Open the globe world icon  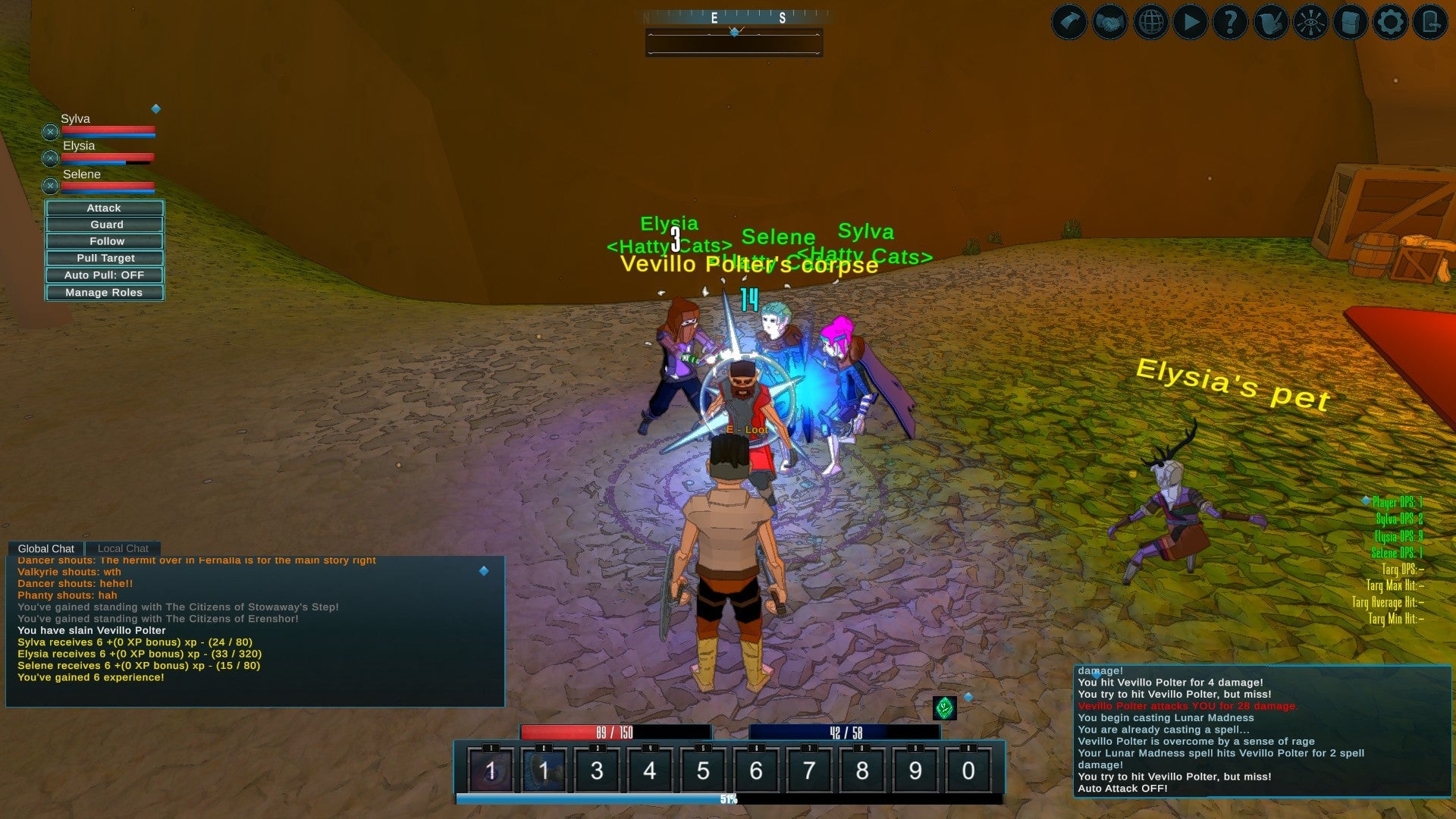pos(1150,22)
